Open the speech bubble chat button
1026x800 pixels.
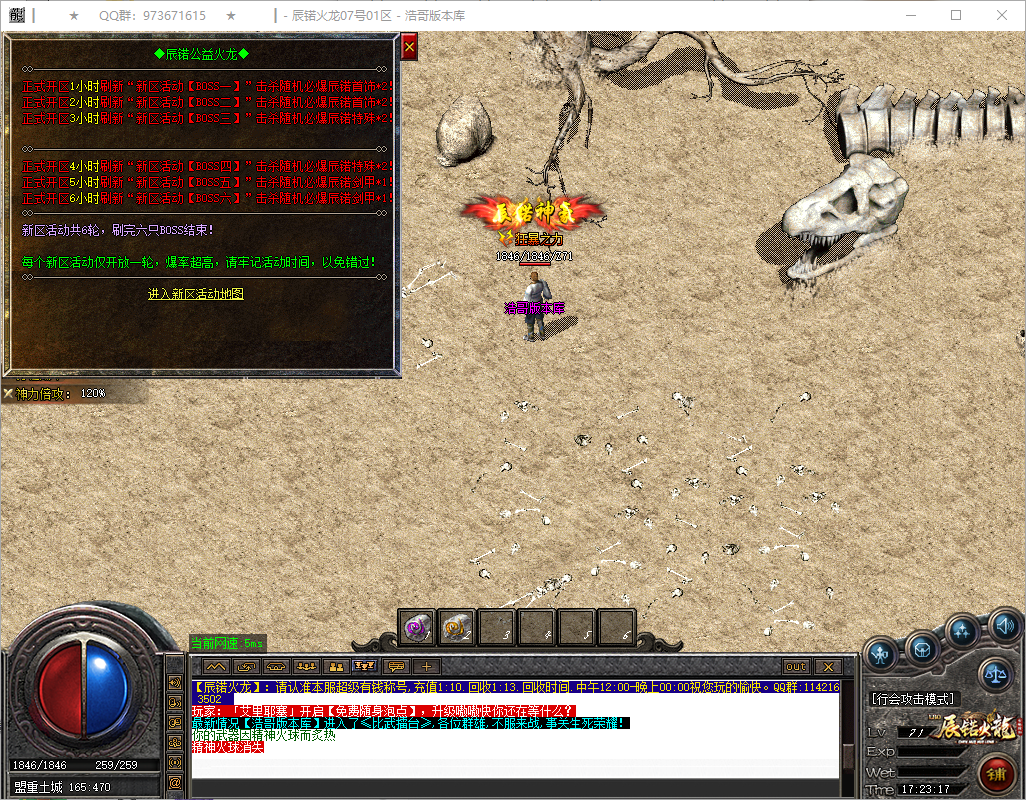(397, 666)
